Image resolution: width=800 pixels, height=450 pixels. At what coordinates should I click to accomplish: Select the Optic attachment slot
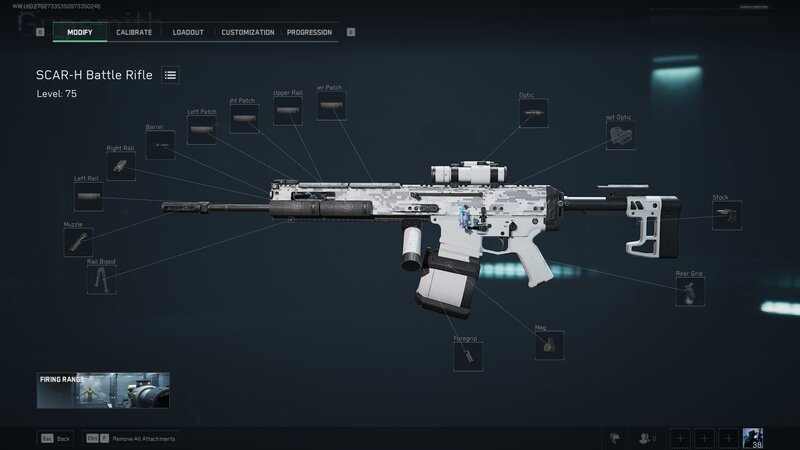coord(533,113)
